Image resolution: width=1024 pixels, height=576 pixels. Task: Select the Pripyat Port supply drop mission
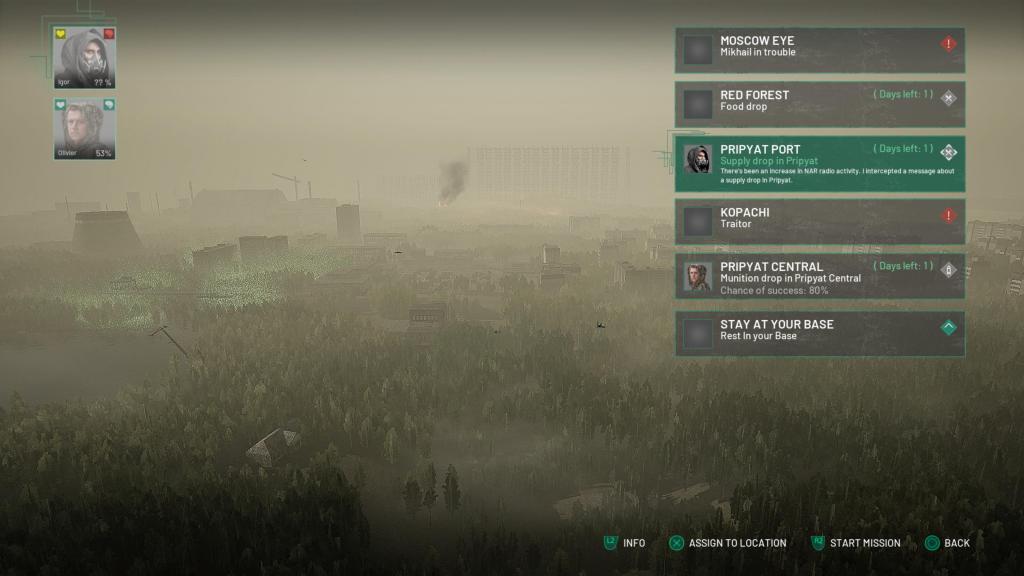[x=820, y=162]
